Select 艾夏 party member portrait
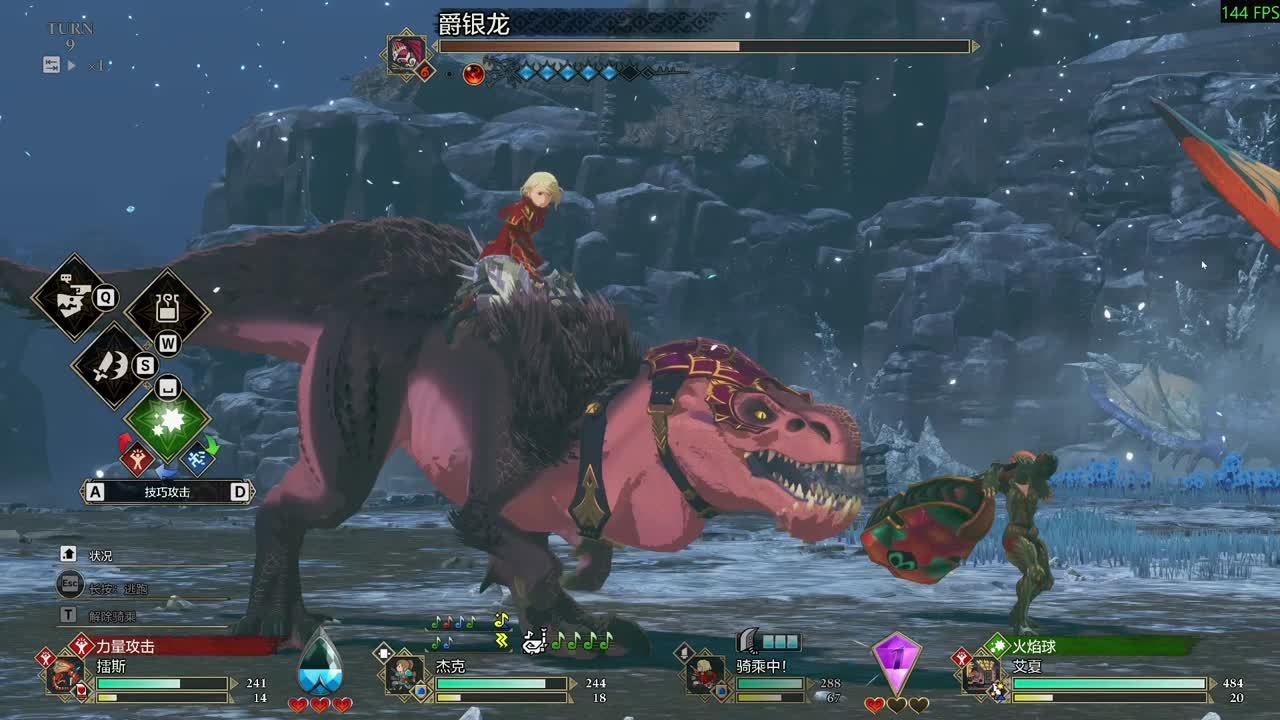The image size is (1280, 720). (x=980, y=675)
